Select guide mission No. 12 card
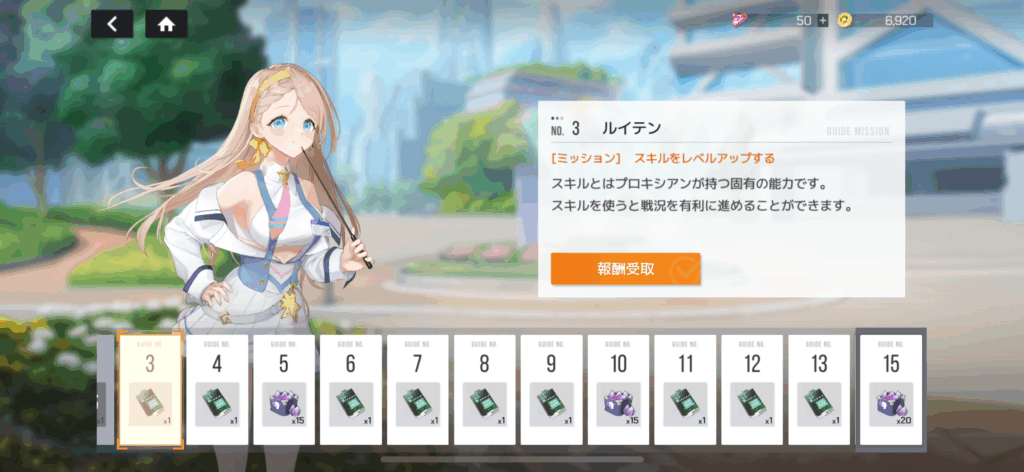The image size is (1024, 472). point(753,388)
